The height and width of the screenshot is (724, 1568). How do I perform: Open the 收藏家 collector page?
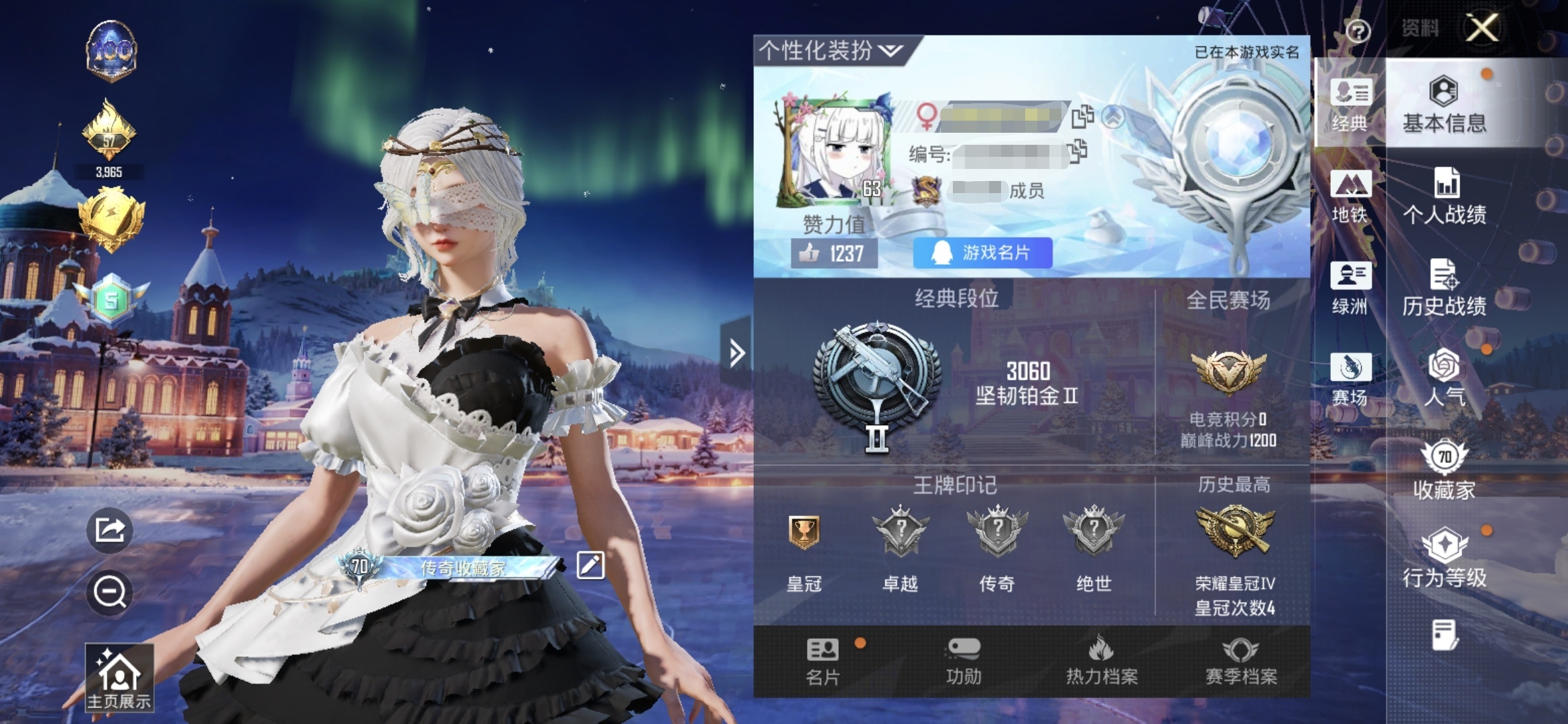click(1444, 470)
